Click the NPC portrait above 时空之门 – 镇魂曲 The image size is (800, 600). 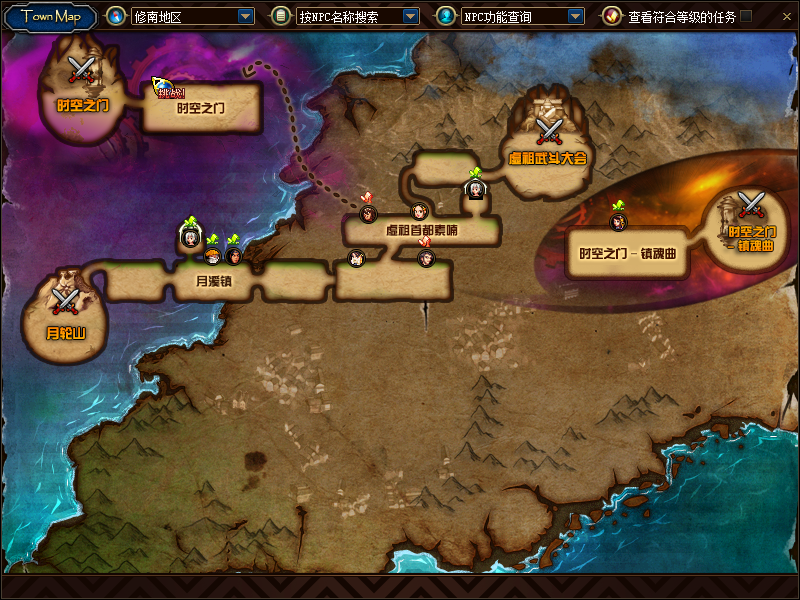[x=618, y=221]
